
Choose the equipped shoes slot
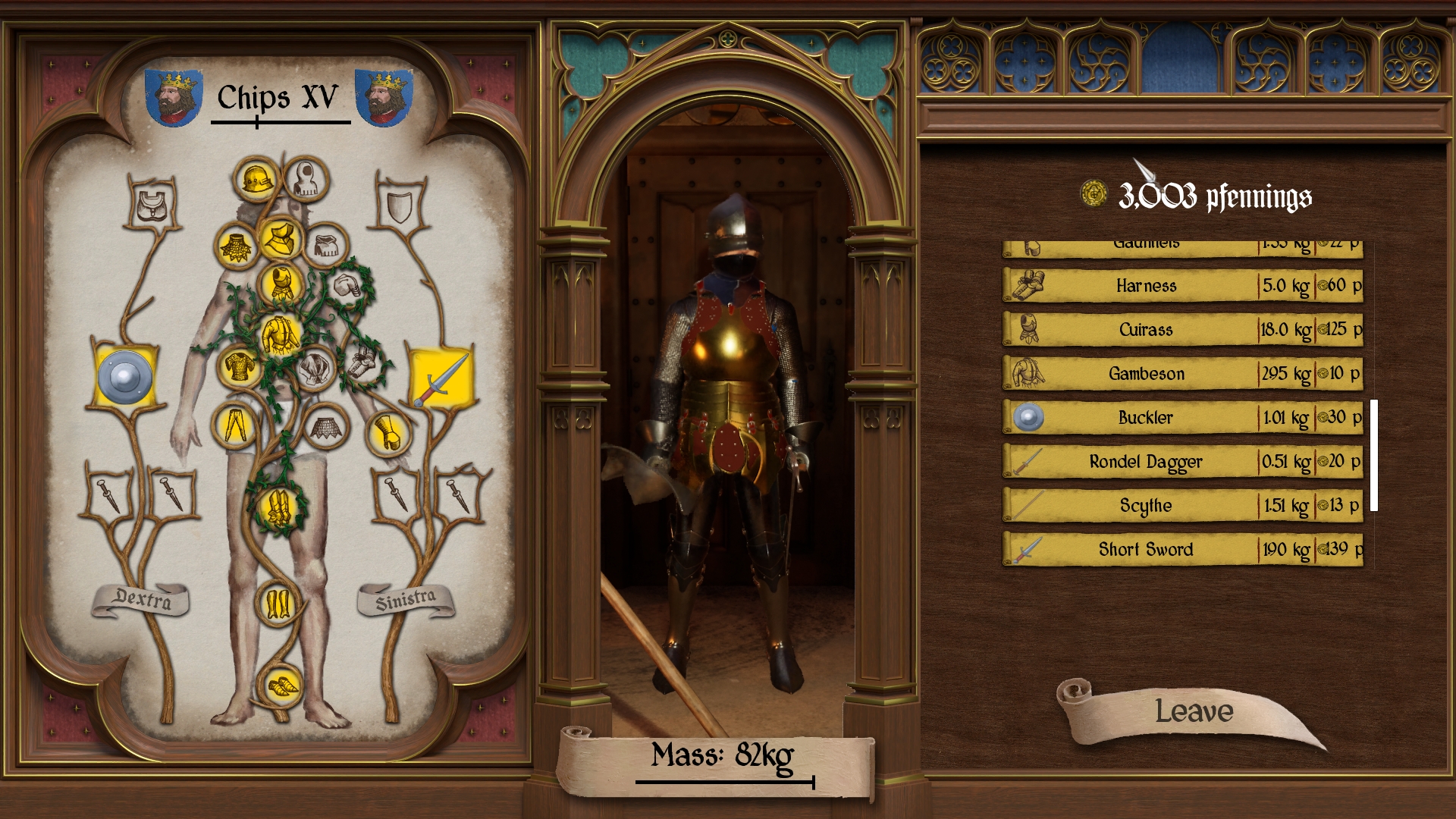pyautogui.click(x=282, y=686)
